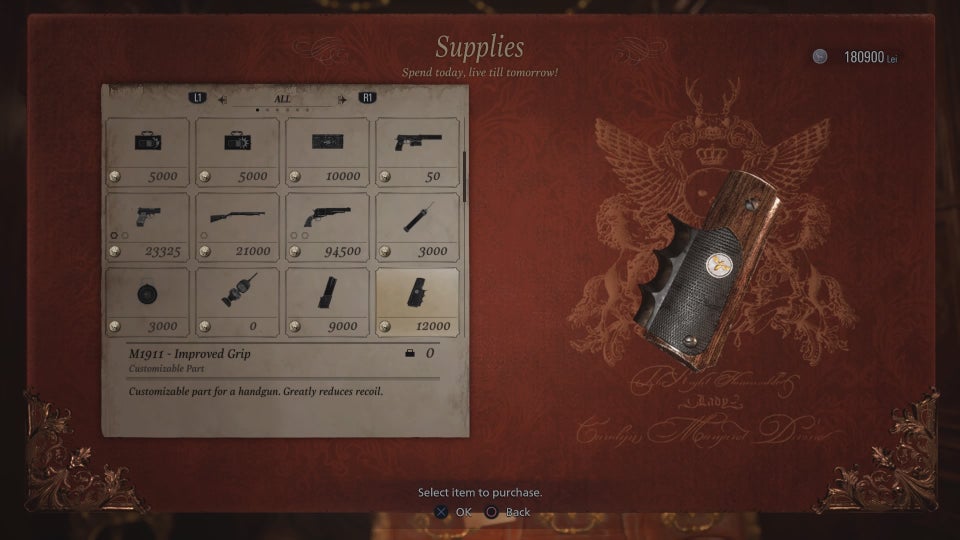Image resolution: width=960 pixels, height=540 pixels.
Task: Choose the pipe bomb for 3000 Lei
Action: [417, 227]
